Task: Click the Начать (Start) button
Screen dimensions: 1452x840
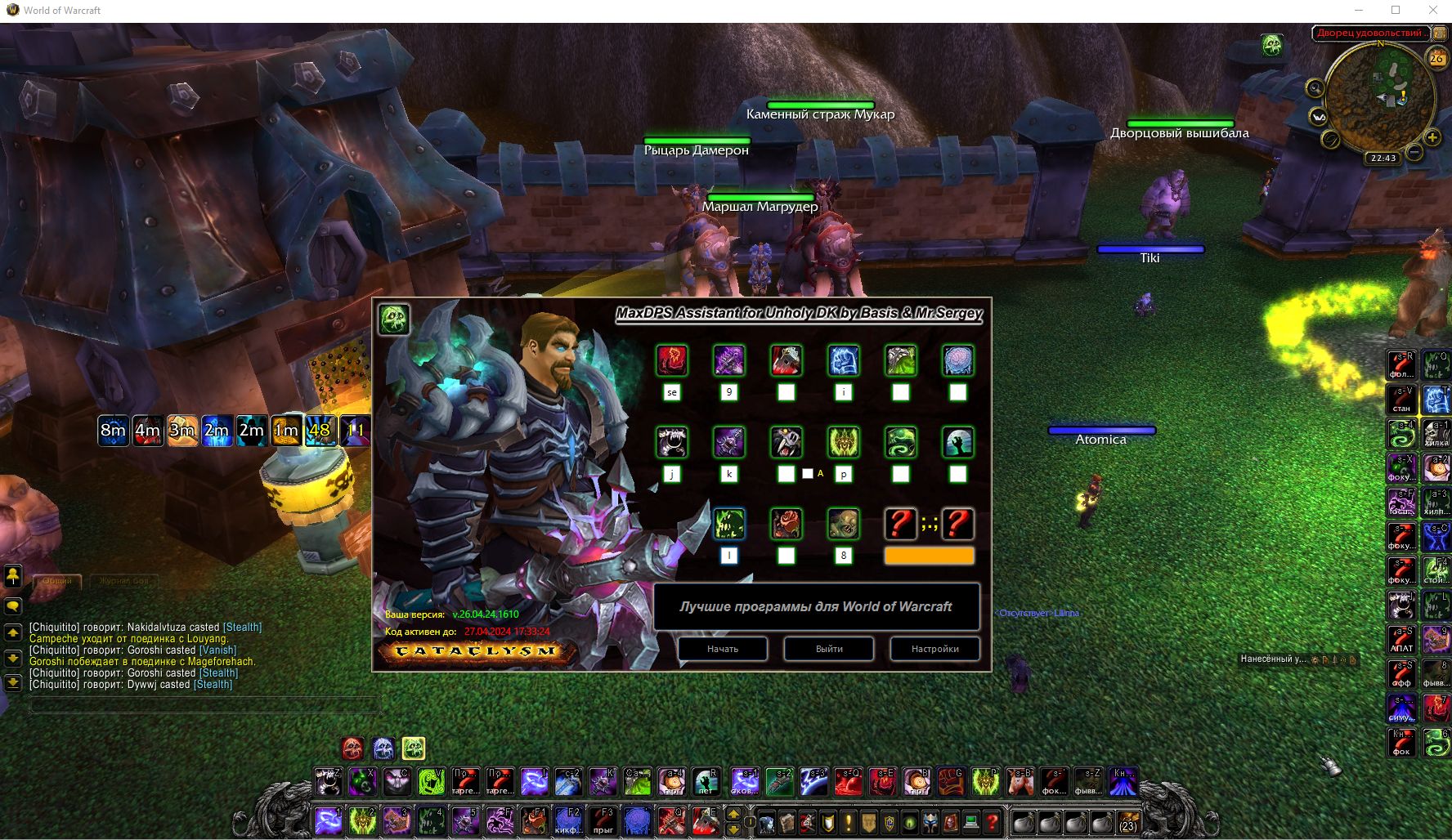Action: click(x=723, y=649)
